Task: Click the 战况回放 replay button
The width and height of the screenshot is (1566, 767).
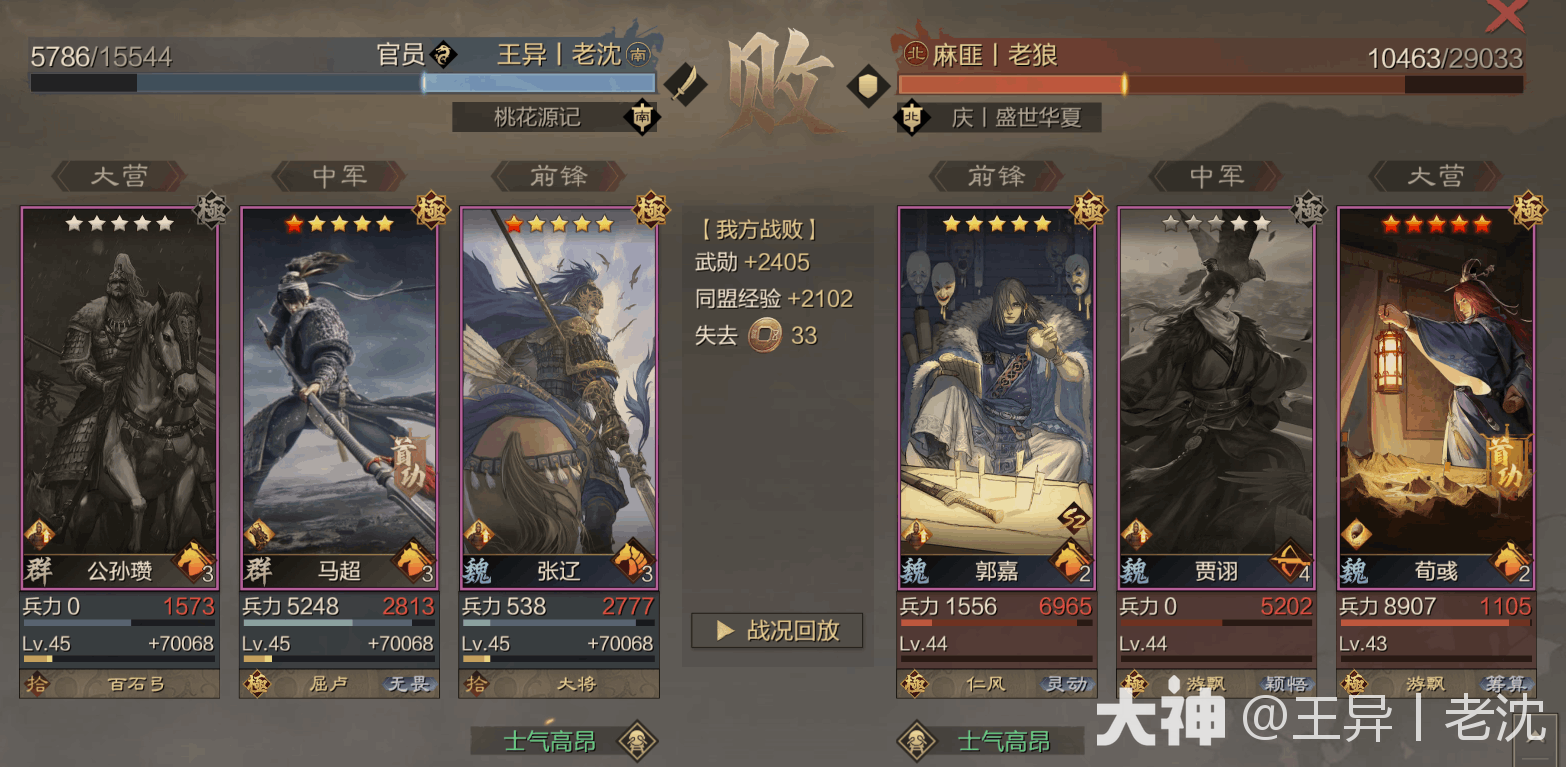Action: click(777, 630)
